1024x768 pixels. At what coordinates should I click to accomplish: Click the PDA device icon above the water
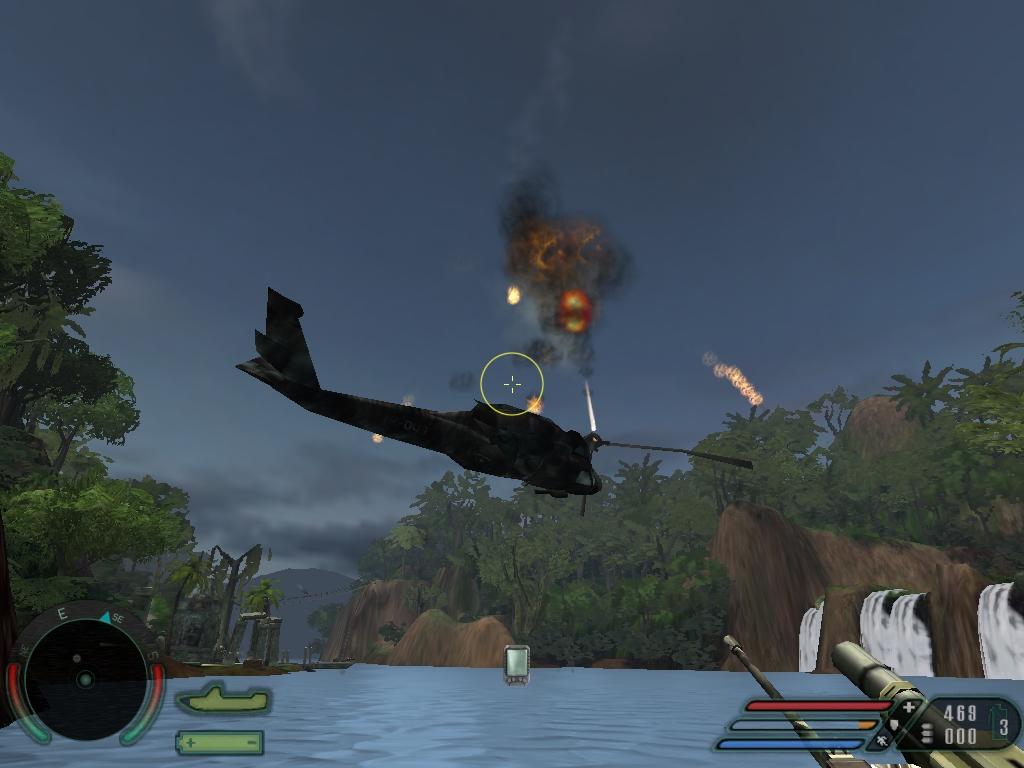tap(516, 665)
